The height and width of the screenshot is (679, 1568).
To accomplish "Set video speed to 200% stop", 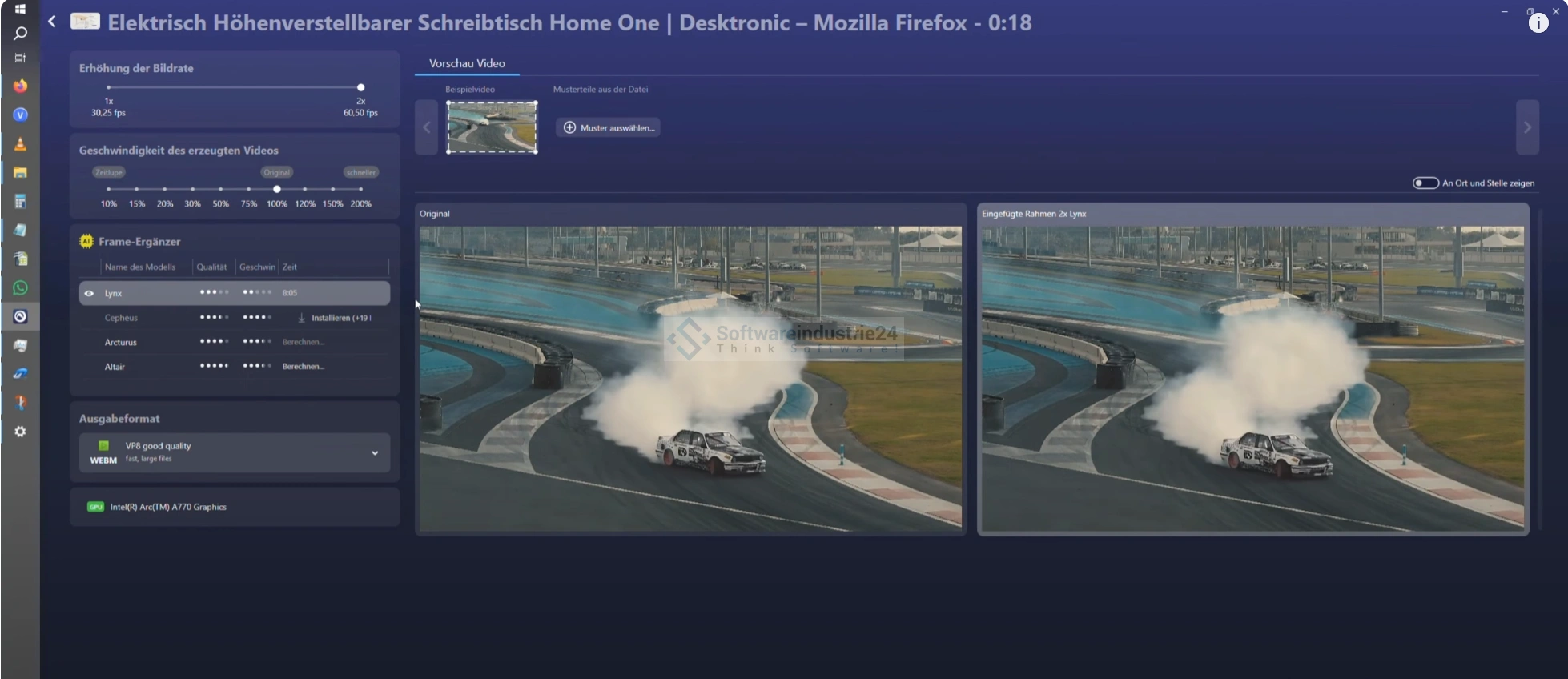I will [x=360, y=189].
